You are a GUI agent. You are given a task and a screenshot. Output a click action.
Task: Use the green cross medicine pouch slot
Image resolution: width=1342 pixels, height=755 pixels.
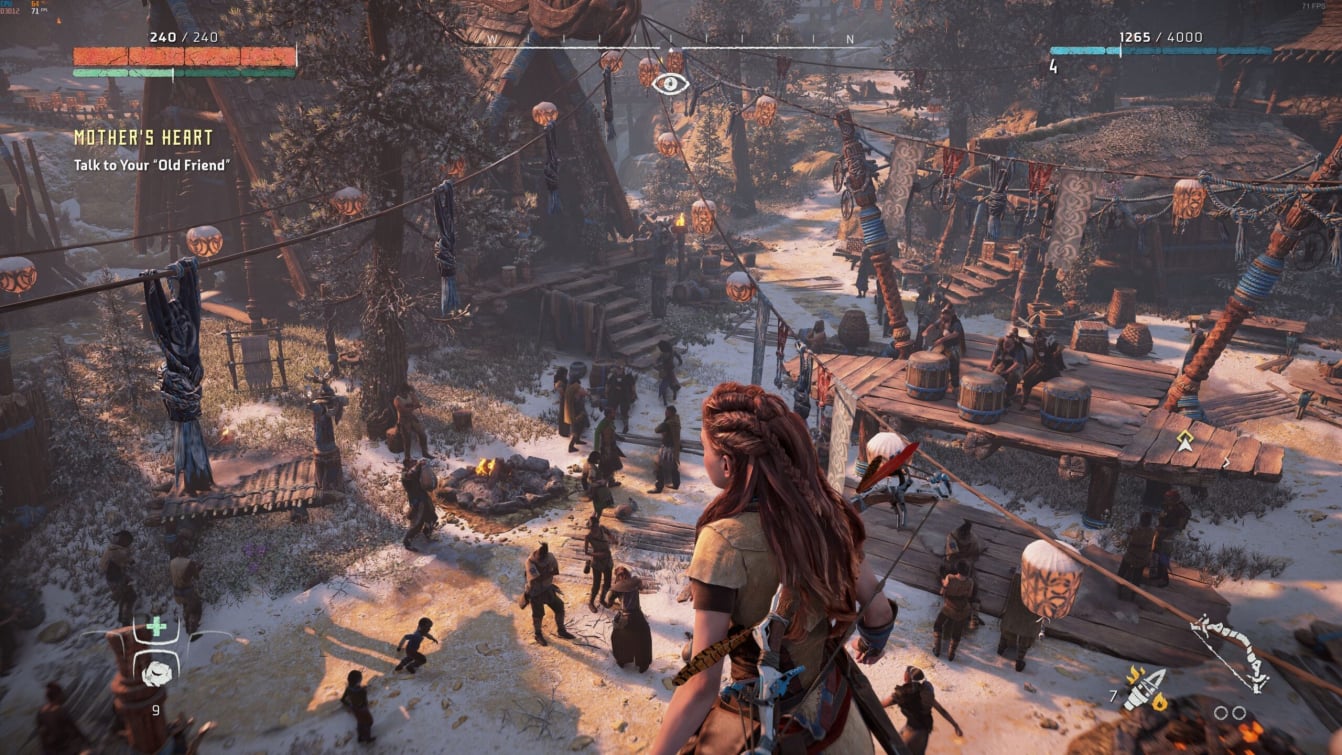pyautogui.click(x=156, y=628)
